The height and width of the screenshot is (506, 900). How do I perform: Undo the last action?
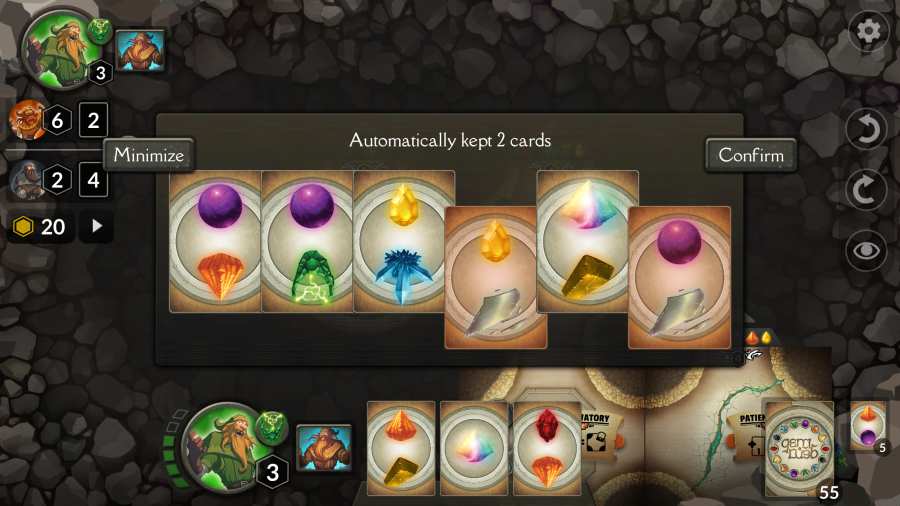click(866, 130)
